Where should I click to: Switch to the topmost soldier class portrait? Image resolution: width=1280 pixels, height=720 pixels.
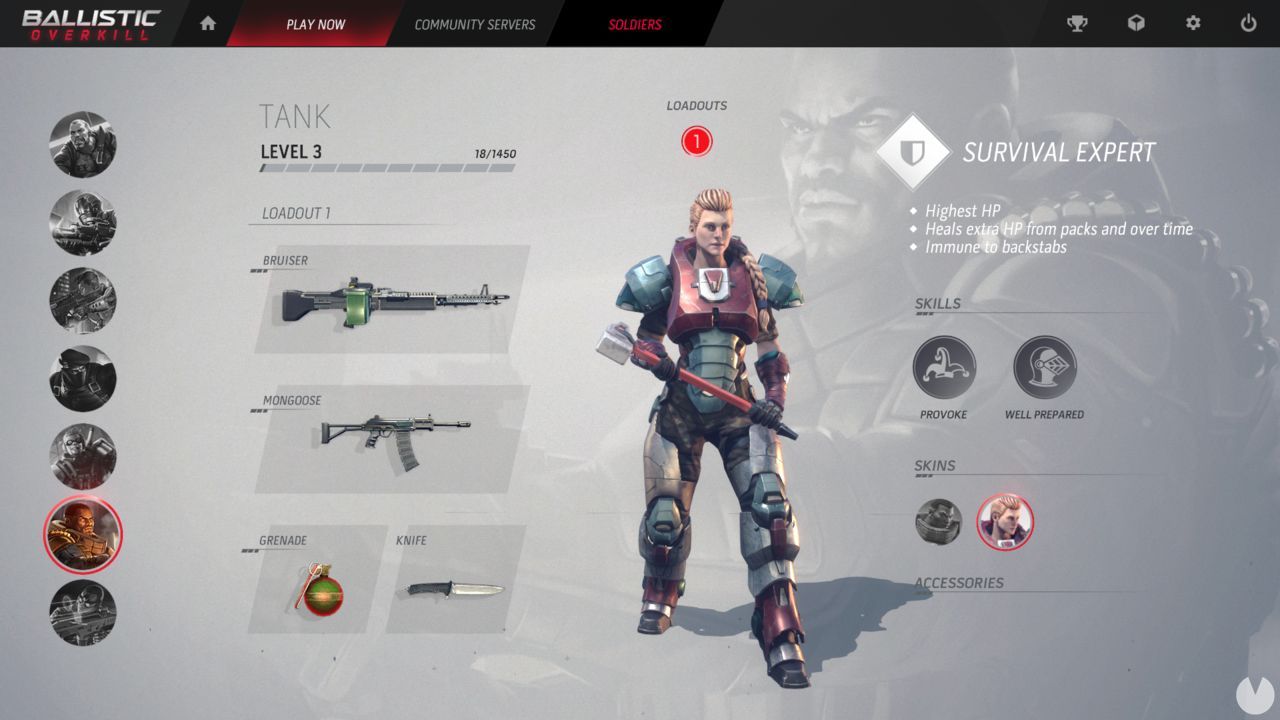click(x=83, y=144)
